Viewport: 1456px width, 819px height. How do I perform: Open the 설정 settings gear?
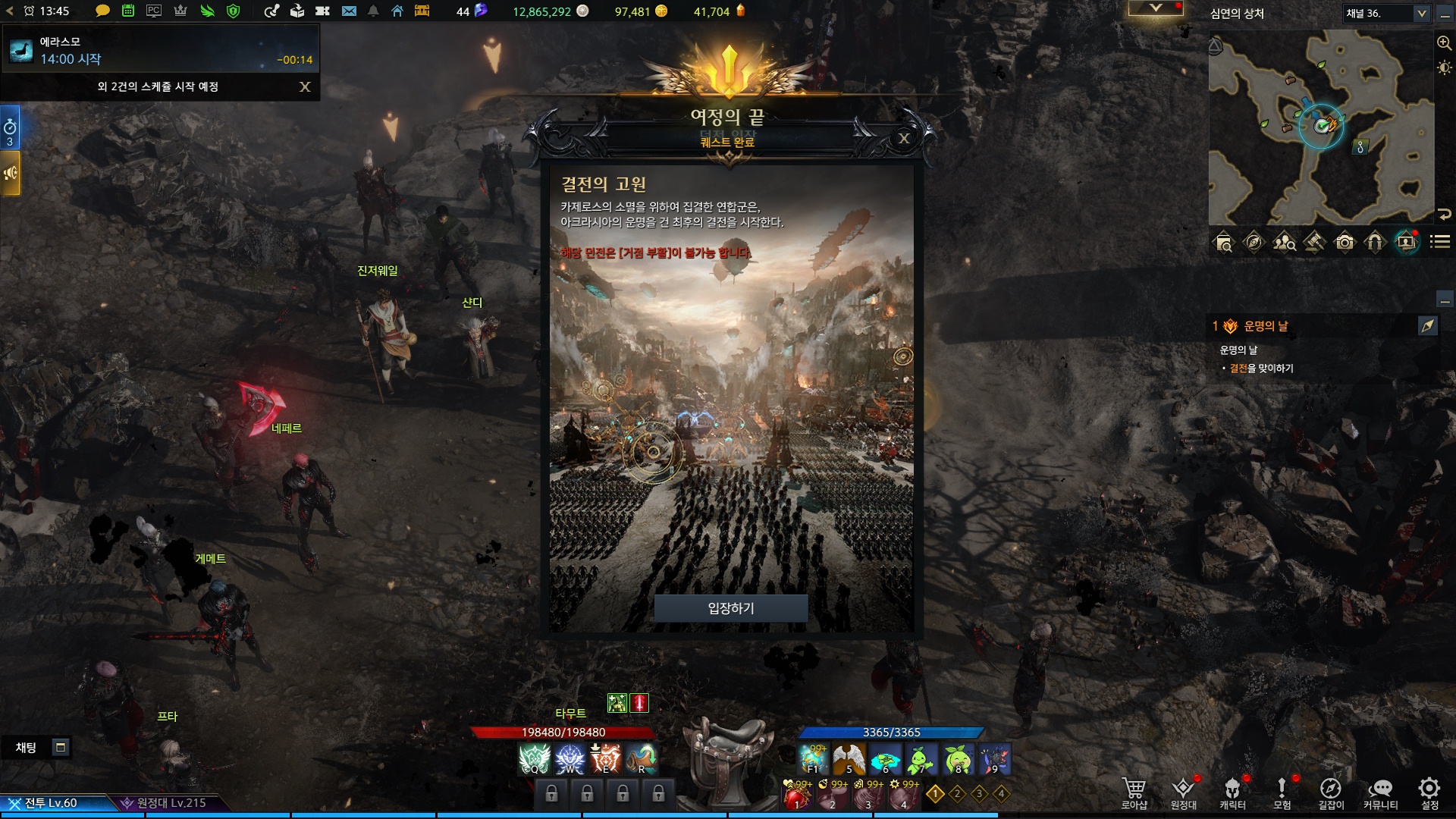pyautogui.click(x=1429, y=792)
